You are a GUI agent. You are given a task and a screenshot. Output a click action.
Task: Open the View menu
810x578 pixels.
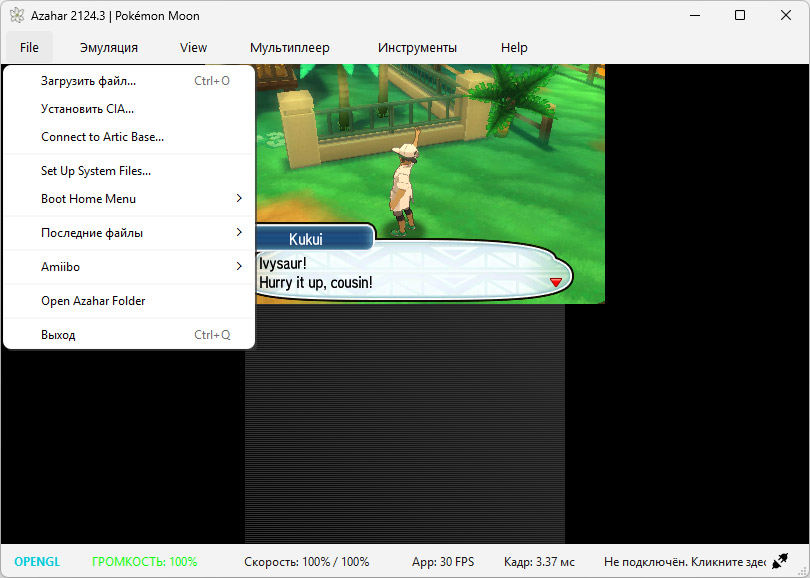pyautogui.click(x=193, y=47)
